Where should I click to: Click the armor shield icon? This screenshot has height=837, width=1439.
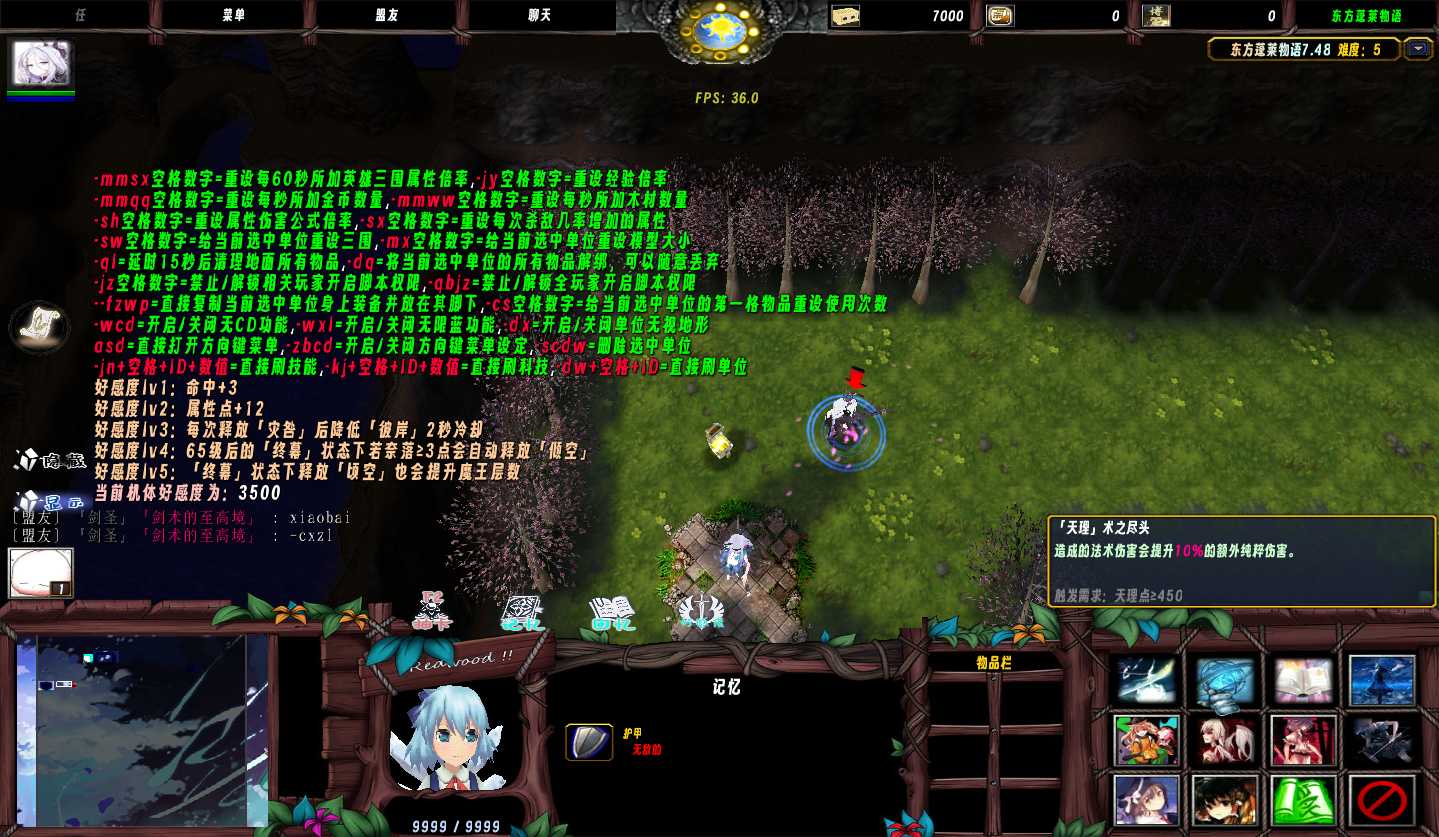pos(589,742)
